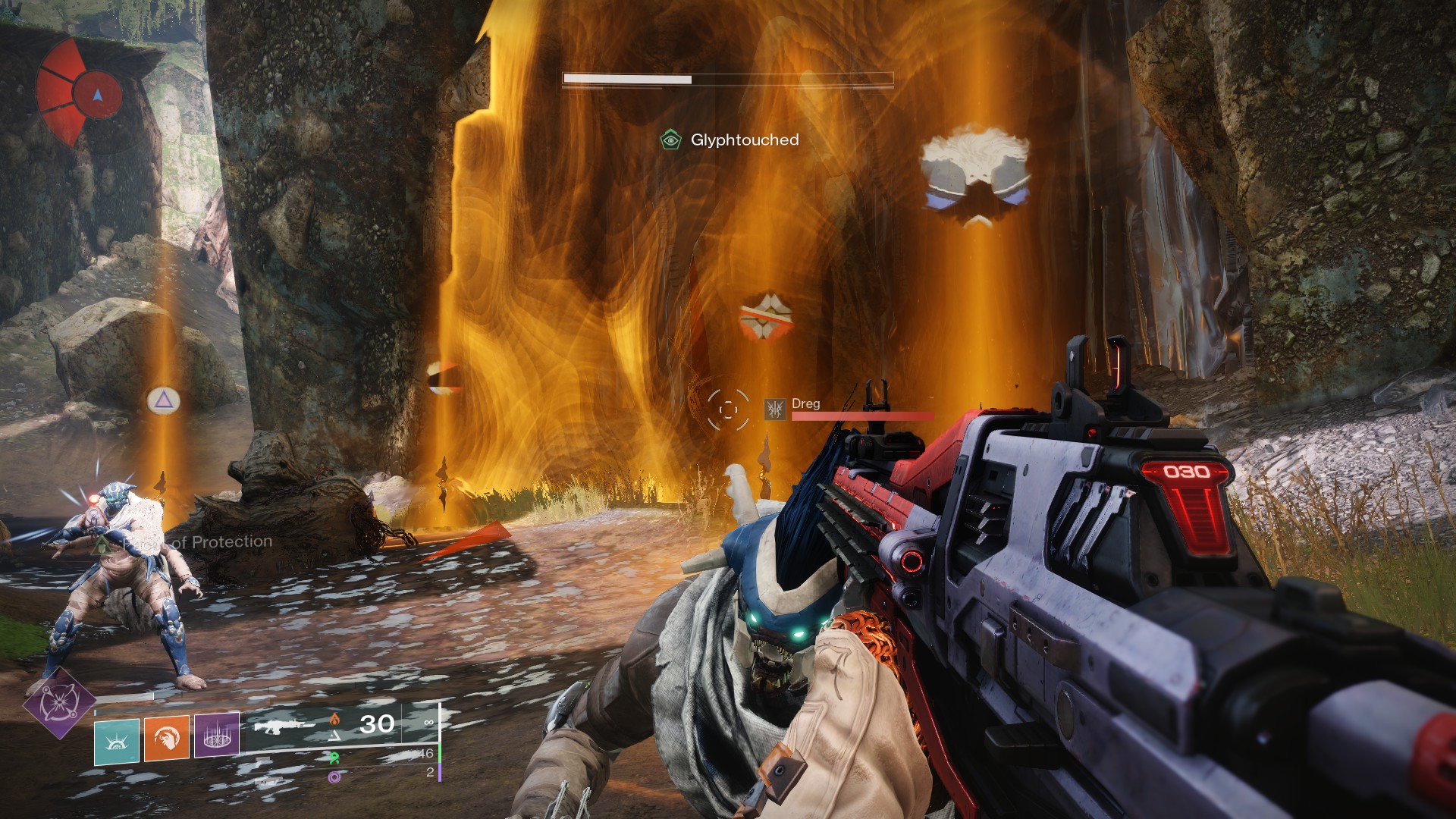Activate the purple diamond Super ability icon
Viewport: 1456px width, 819px height.
click(x=59, y=704)
